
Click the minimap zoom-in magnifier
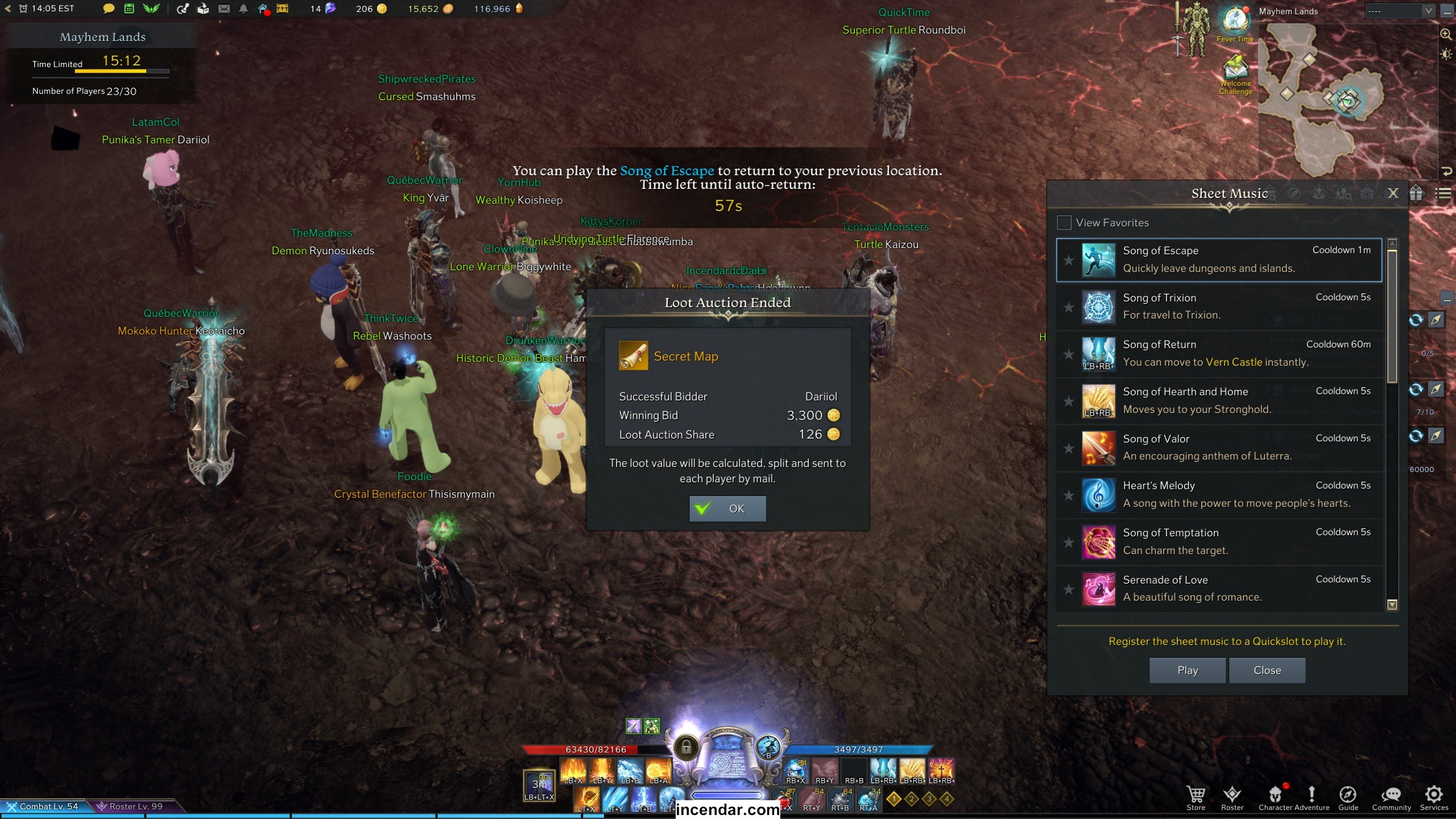1445,35
